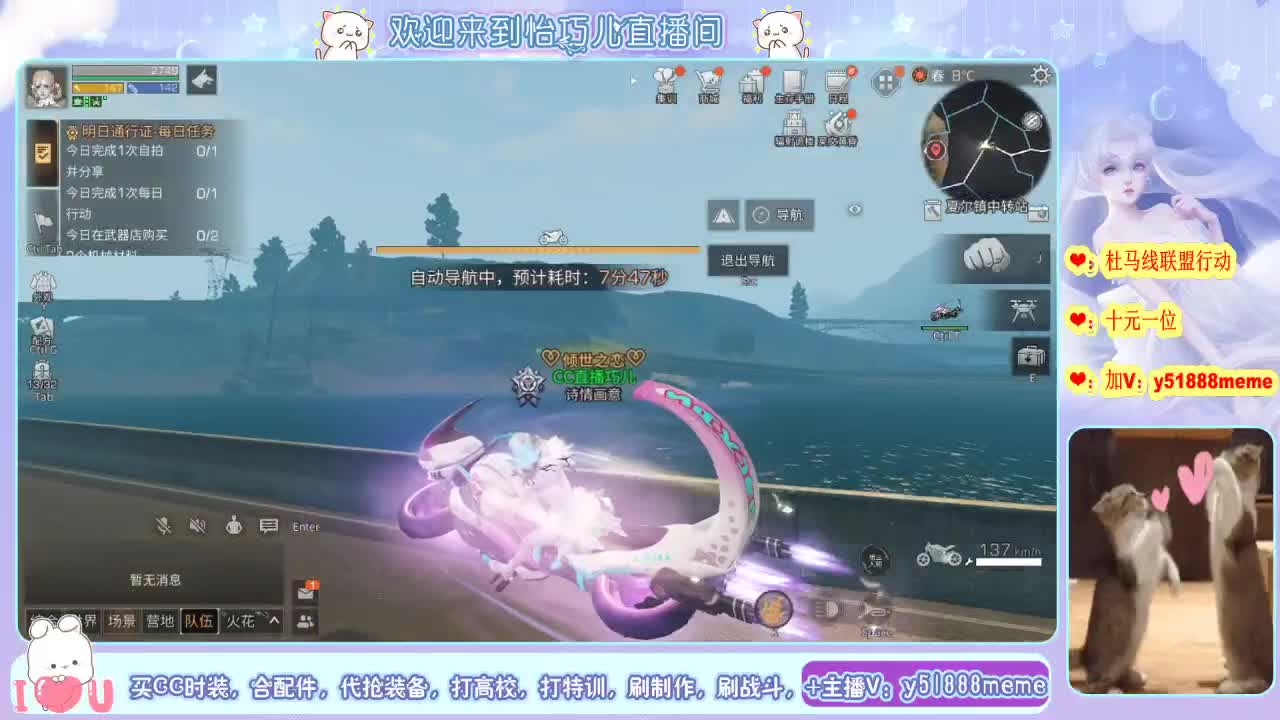Mute the voice speaker icon
1280x720 pixels.
pyautogui.click(x=197, y=525)
